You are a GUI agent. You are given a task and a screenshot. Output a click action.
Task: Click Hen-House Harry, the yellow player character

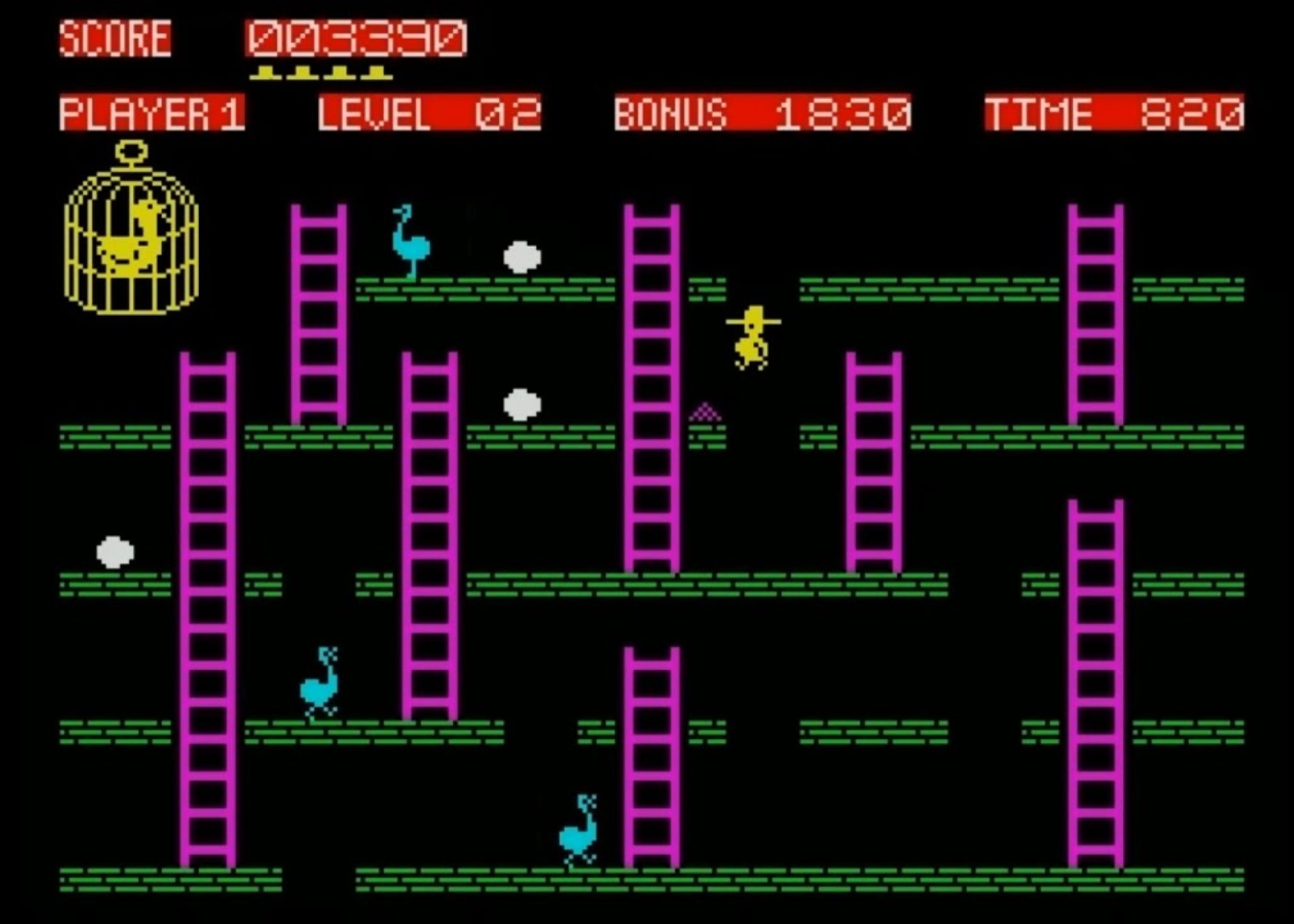[751, 337]
